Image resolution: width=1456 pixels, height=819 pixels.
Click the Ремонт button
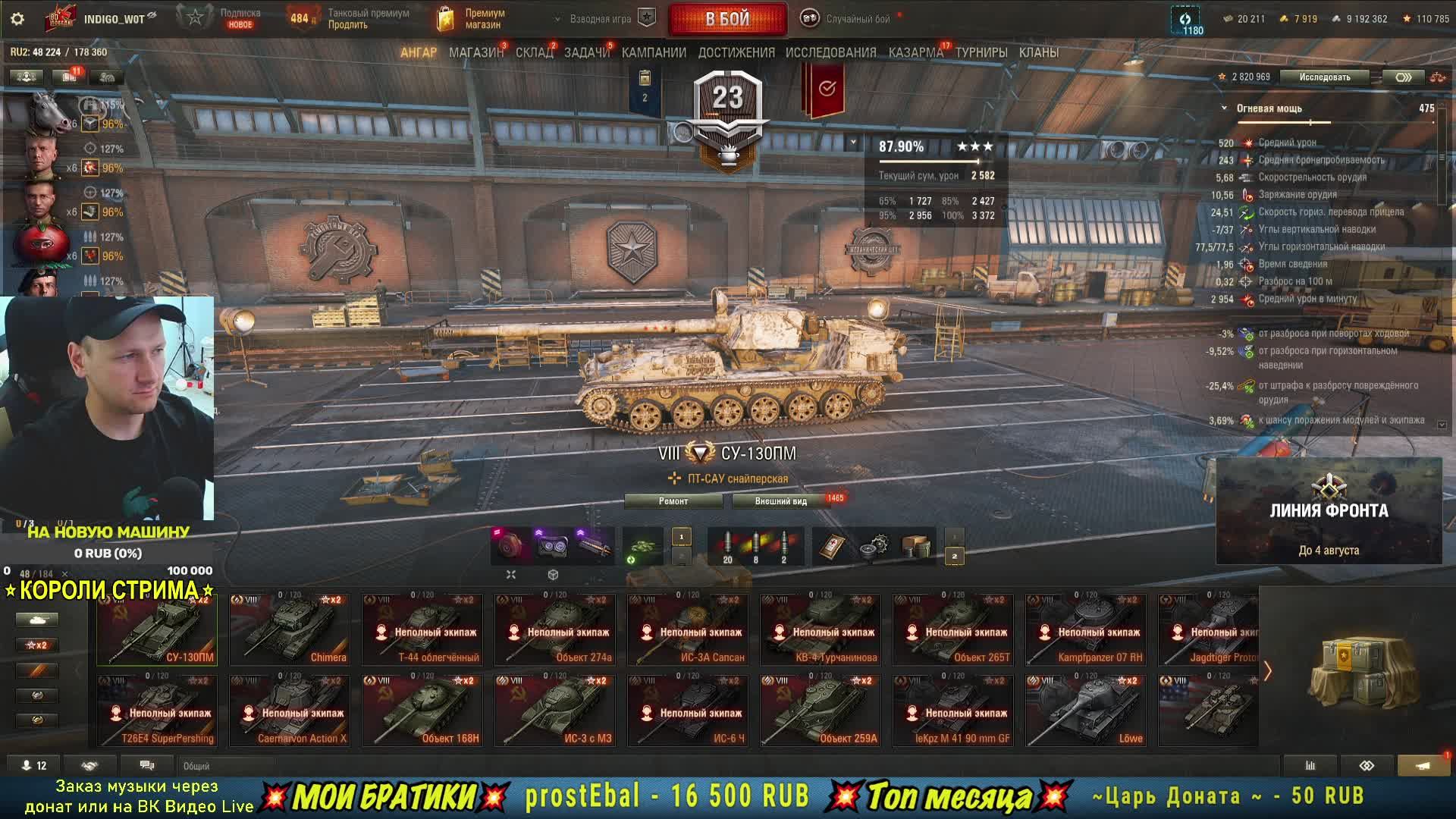(x=673, y=501)
